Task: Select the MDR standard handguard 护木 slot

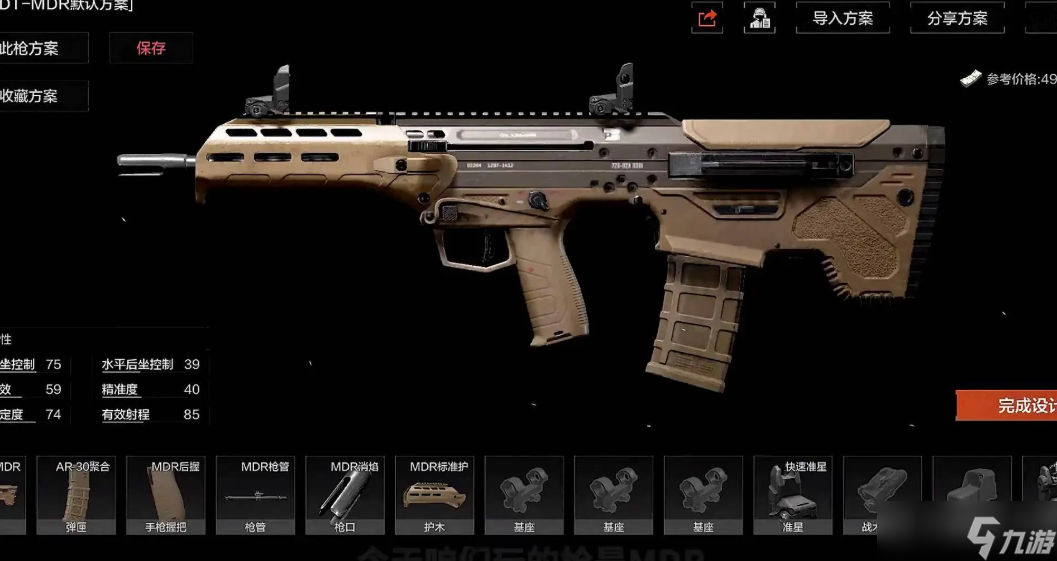Action: 434,495
